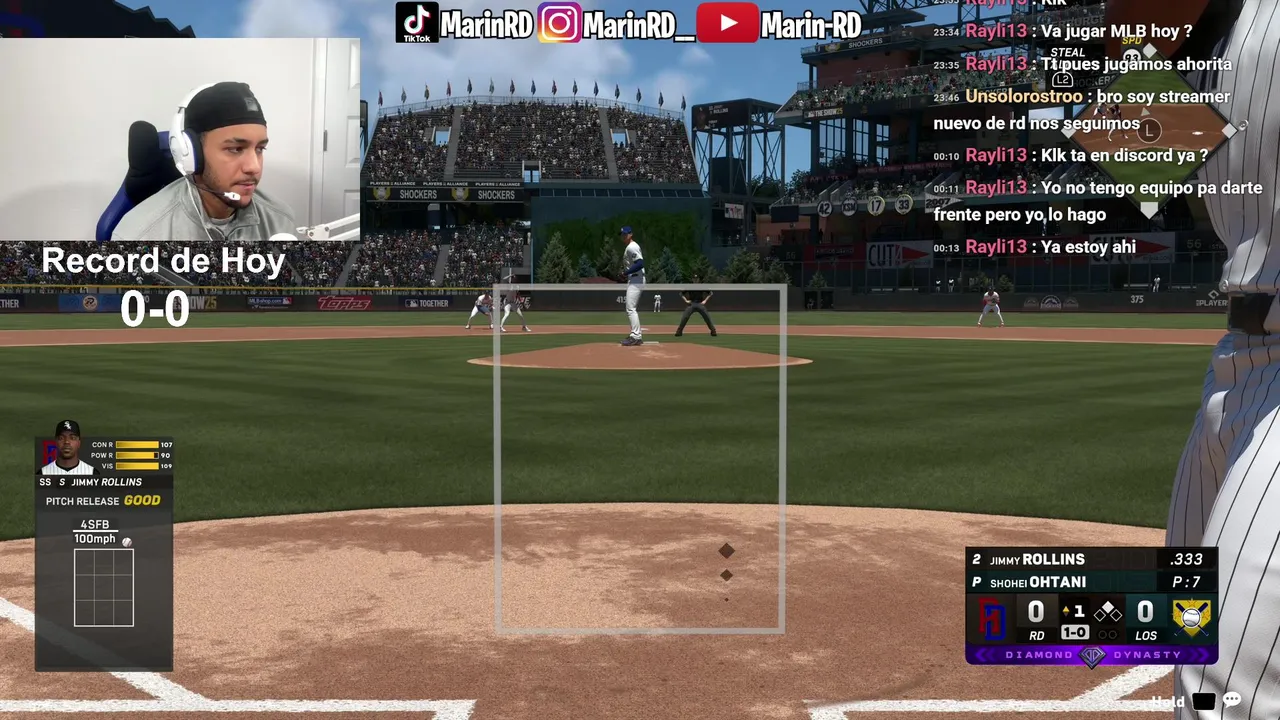Select the pitch location grid
1280x720 pixels.
[x=104, y=587]
